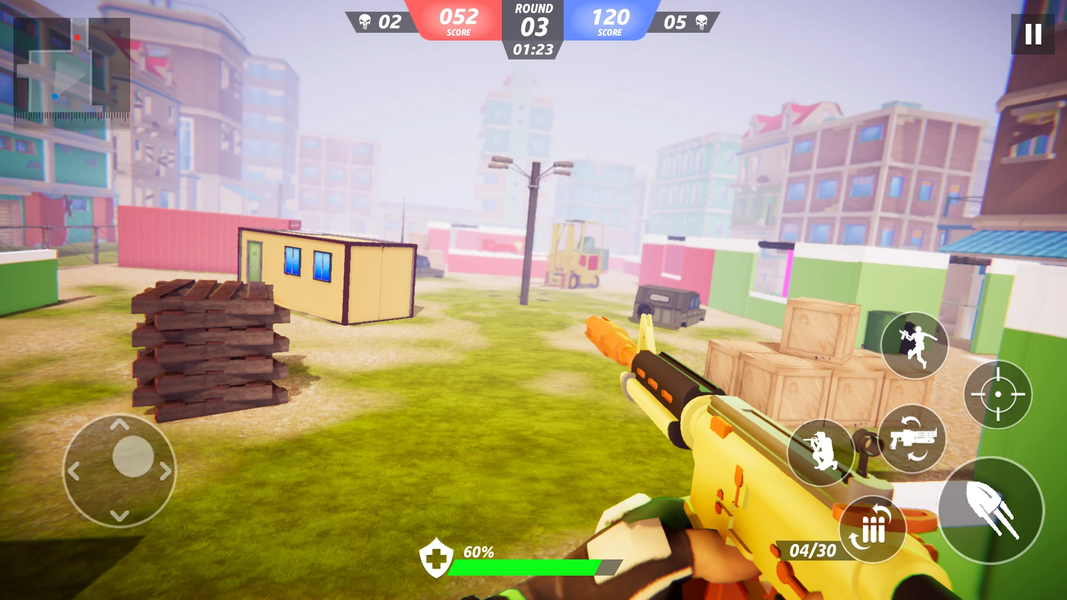This screenshot has width=1067, height=600.
Task: Aim down sights with the crosshair button
Action: pos(997,395)
